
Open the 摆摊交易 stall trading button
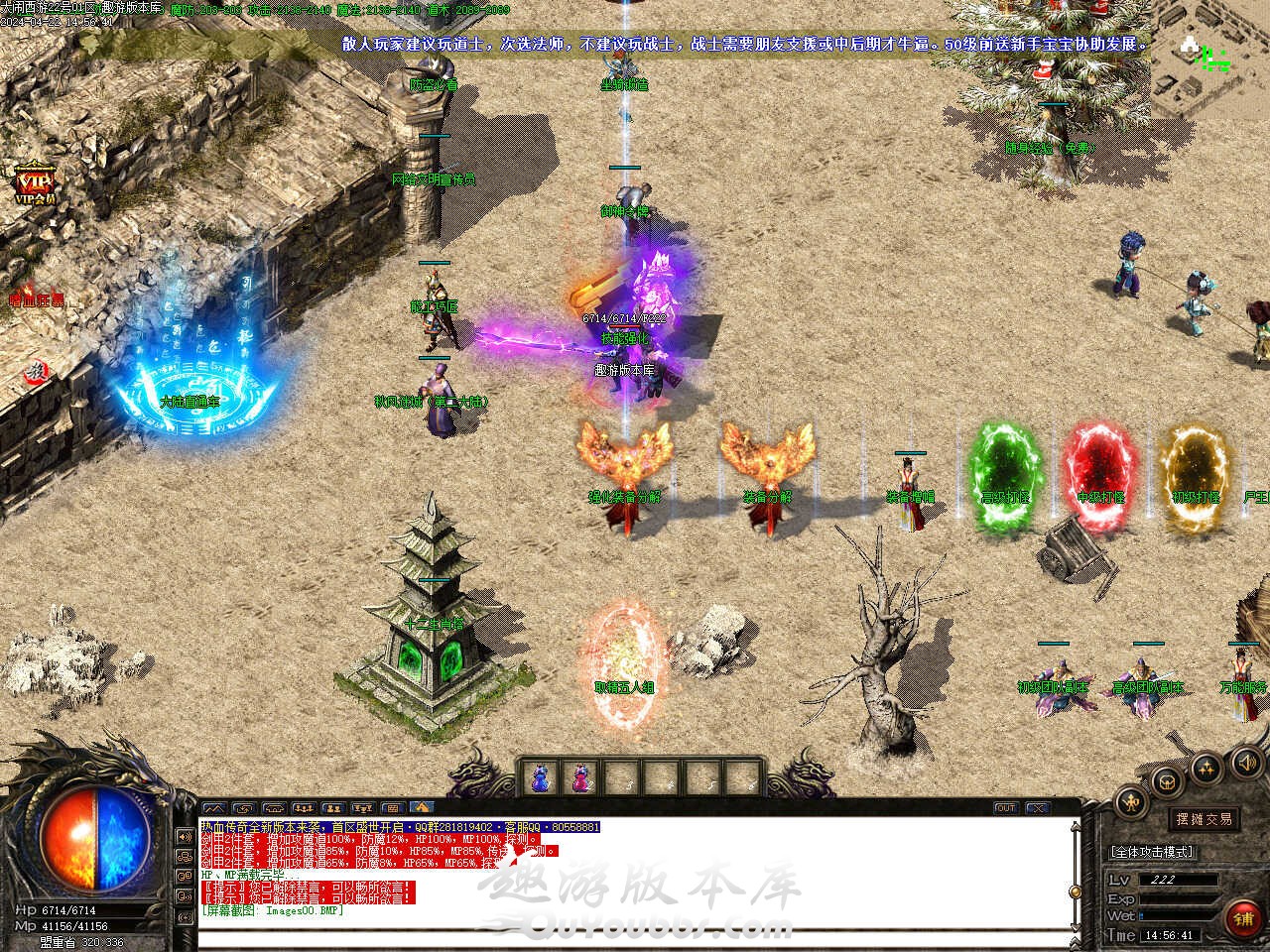[x=1205, y=819]
